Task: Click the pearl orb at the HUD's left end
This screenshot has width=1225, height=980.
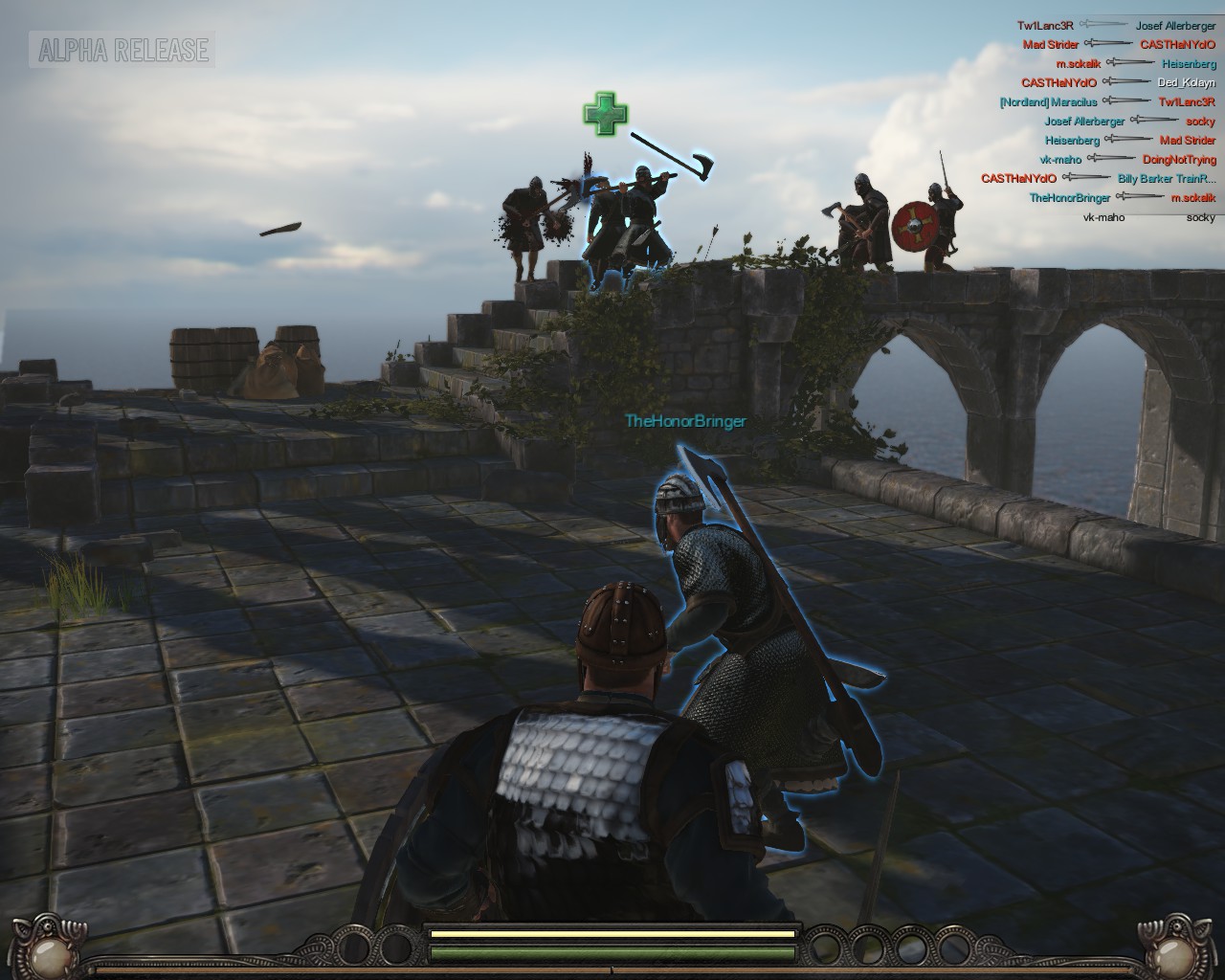Action: point(46,950)
